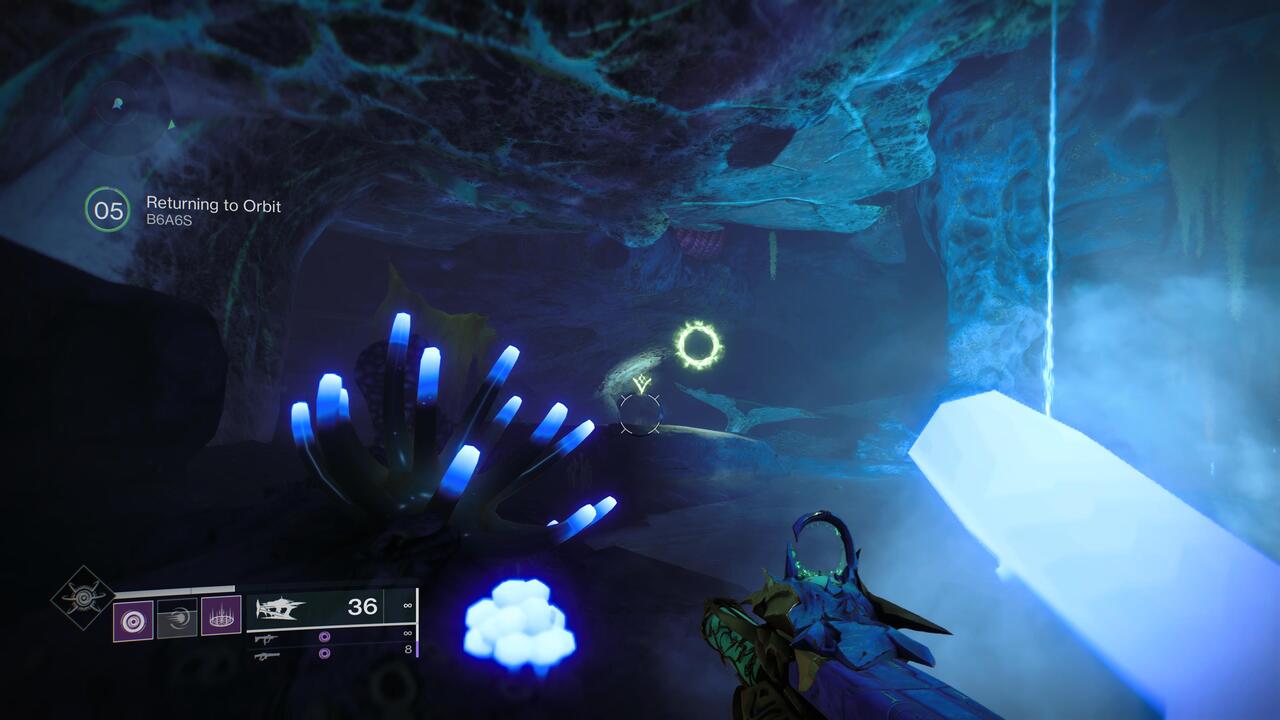Activate the class ability rift icon
The image size is (1280, 720).
point(221,617)
